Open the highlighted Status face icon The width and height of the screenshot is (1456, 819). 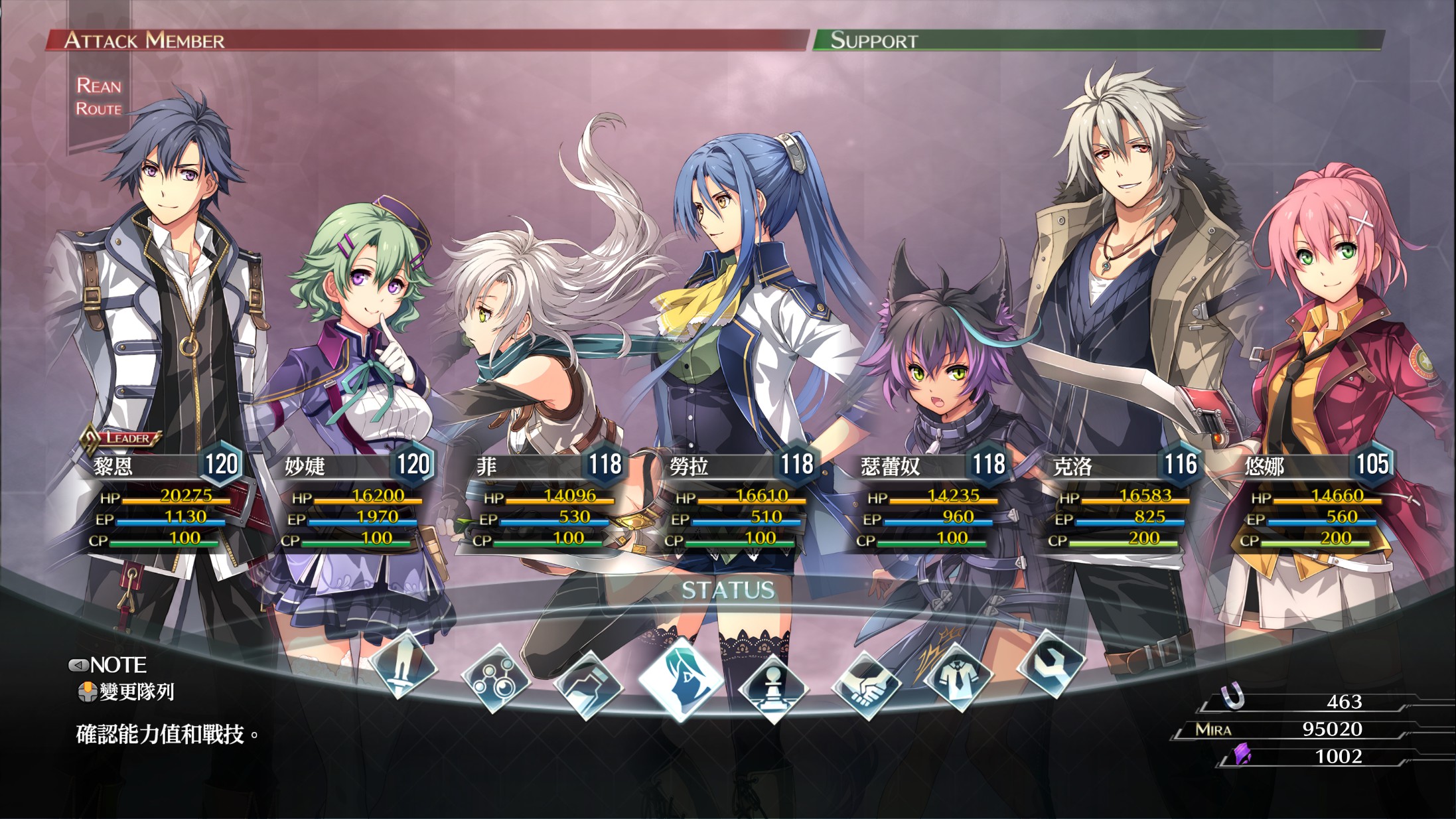click(x=681, y=679)
